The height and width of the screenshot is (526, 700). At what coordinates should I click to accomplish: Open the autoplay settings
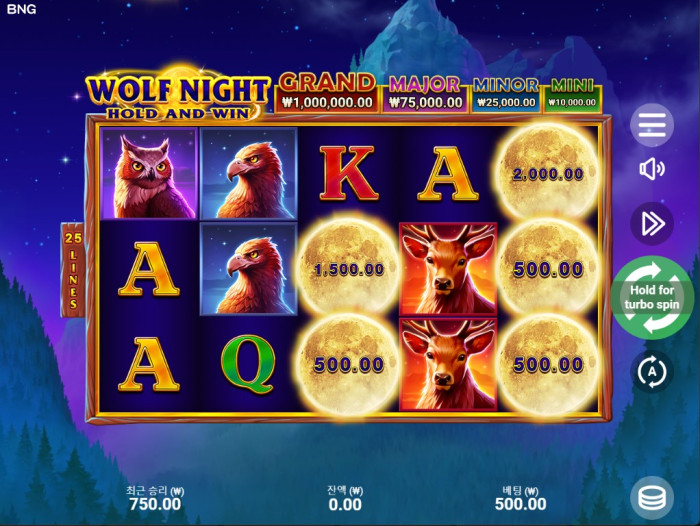[x=652, y=372]
